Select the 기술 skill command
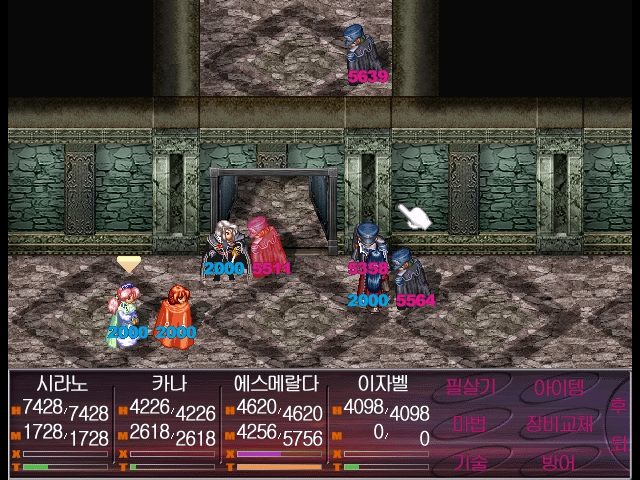Screen dimensions: 640x480 coord(470,461)
